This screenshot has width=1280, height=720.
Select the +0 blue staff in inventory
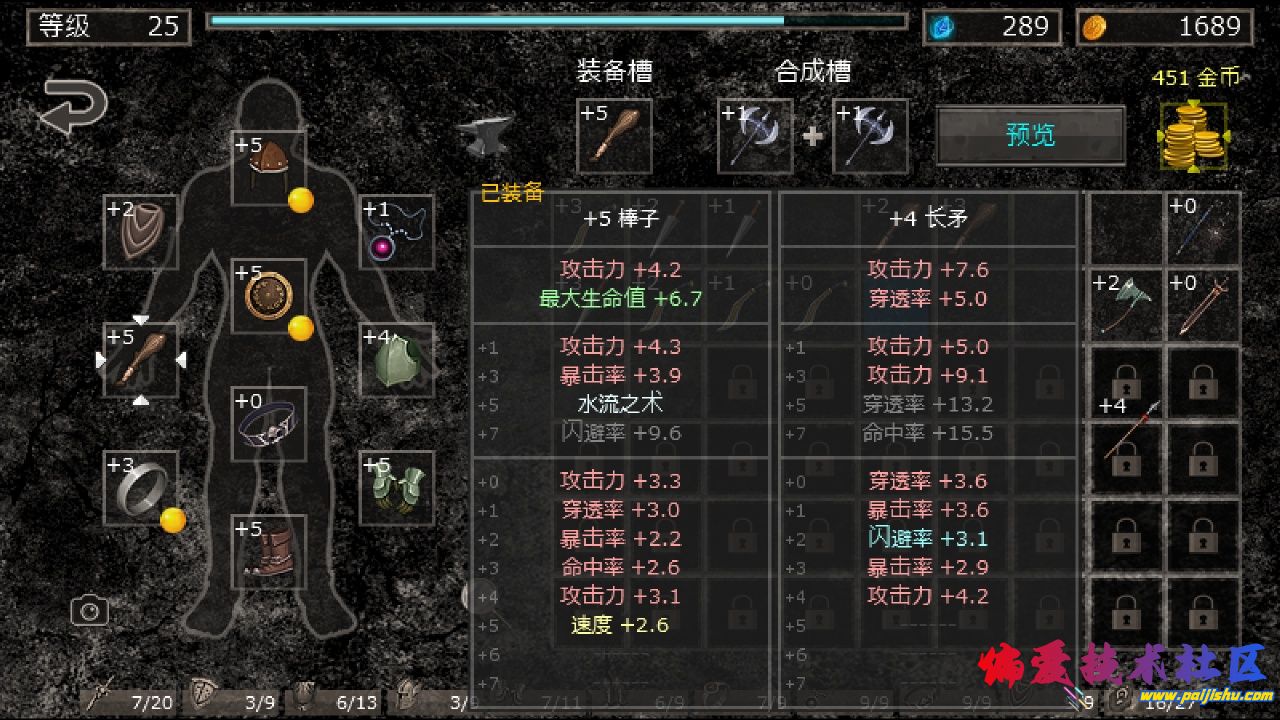click(1204, 230)
